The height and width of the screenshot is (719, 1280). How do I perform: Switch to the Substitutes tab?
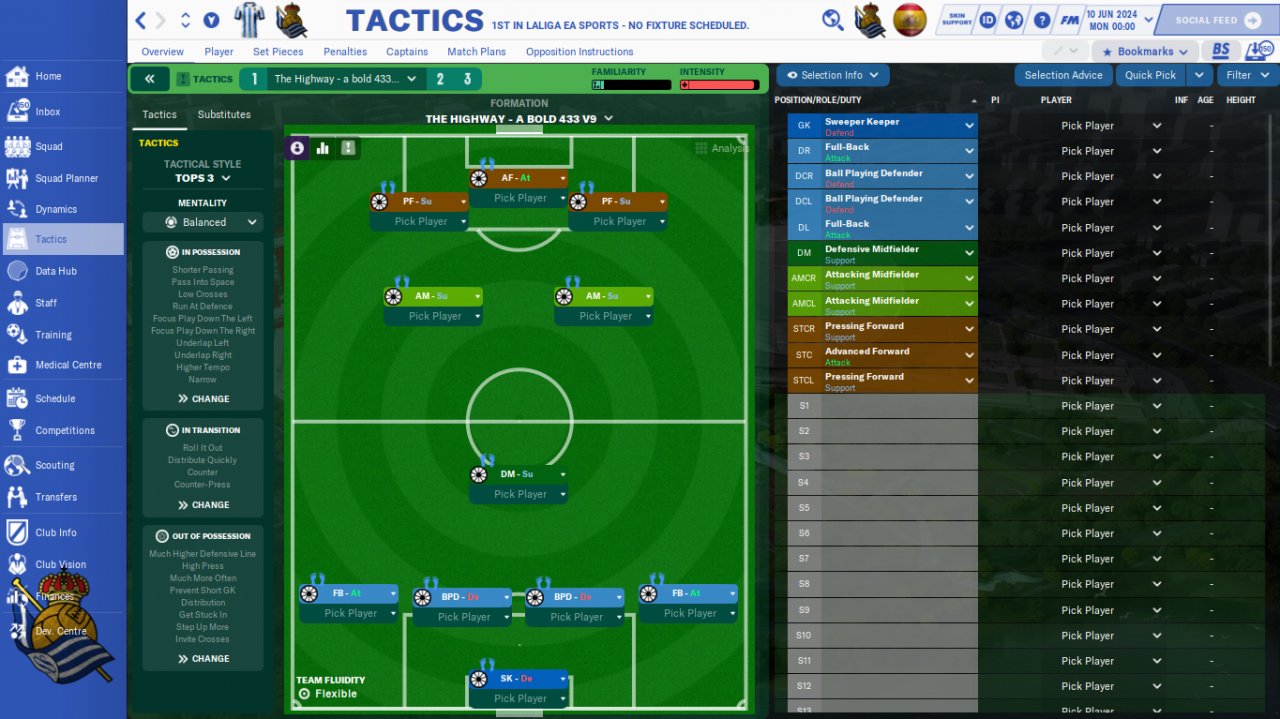[224, 115]
